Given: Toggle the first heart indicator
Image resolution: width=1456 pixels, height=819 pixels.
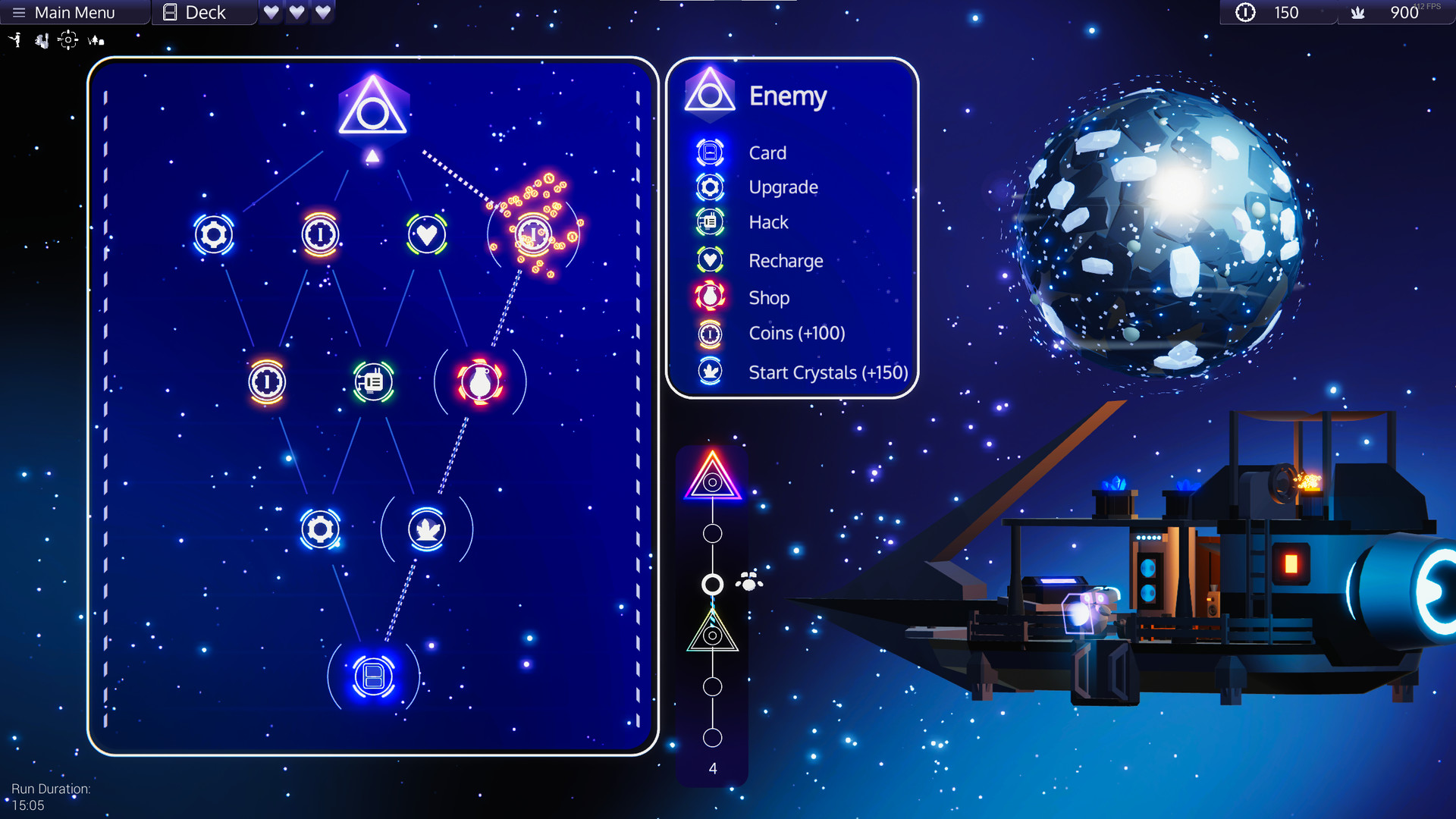Looking at the screenshot, I should click(x=271, y=12).
